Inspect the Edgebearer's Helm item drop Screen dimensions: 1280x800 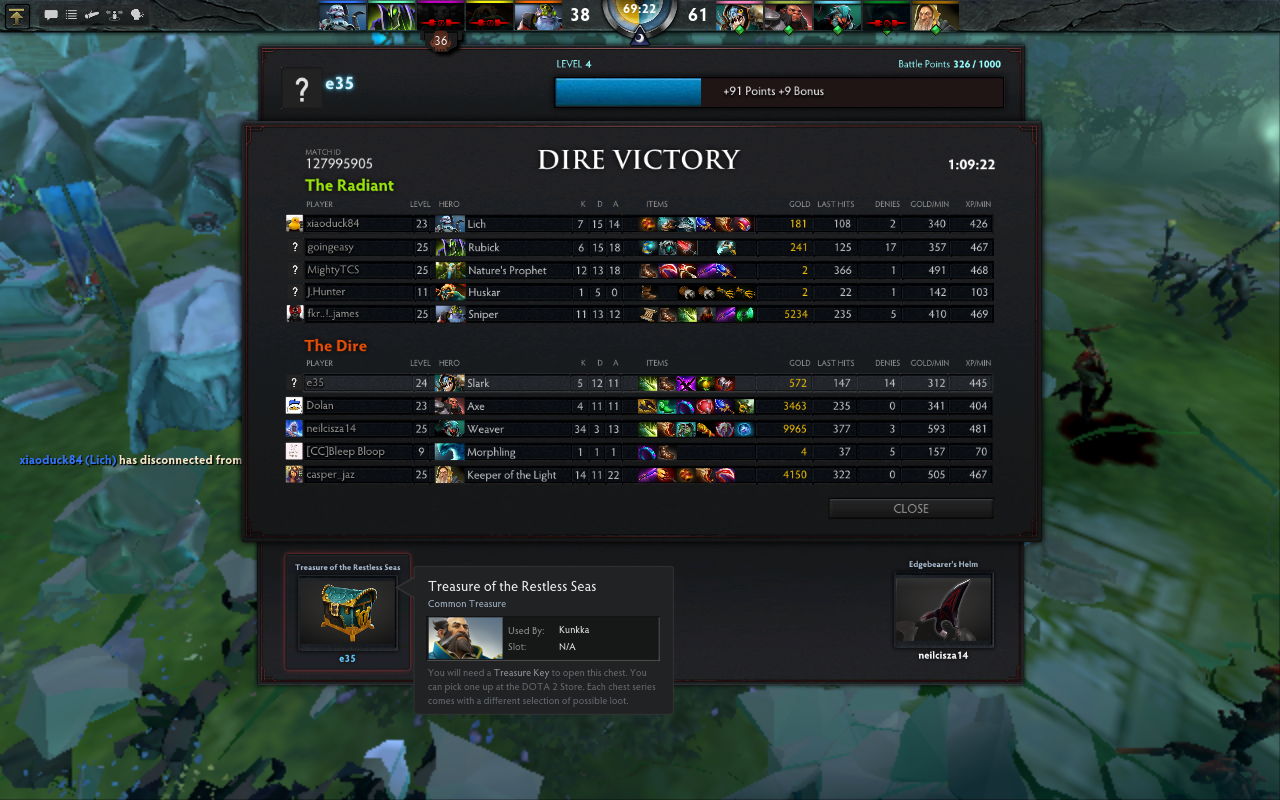943,611
